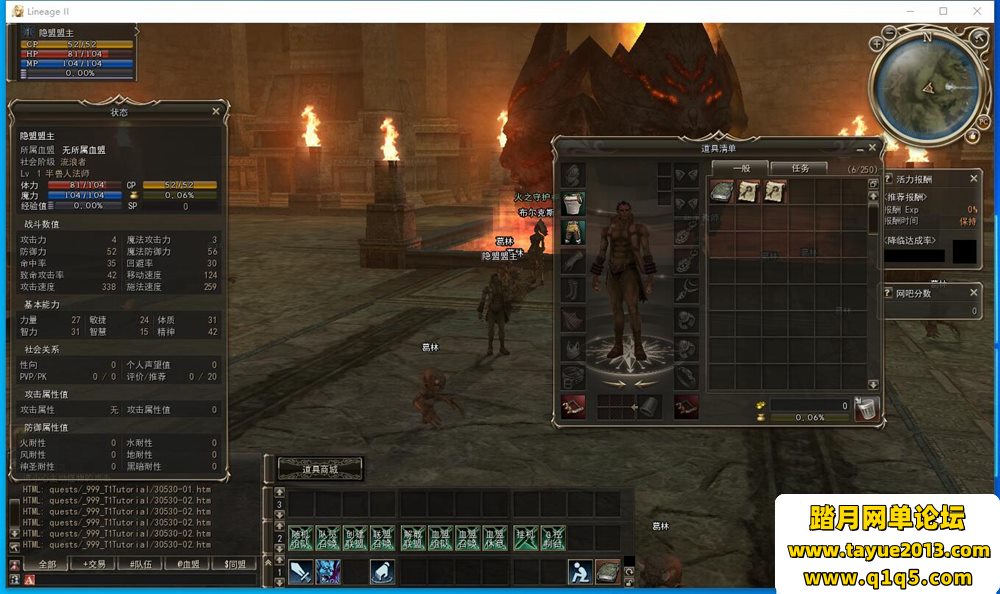Close the 网吧分数 panel
This screenshot has height=594, width=1000.
tap(974, 293)
